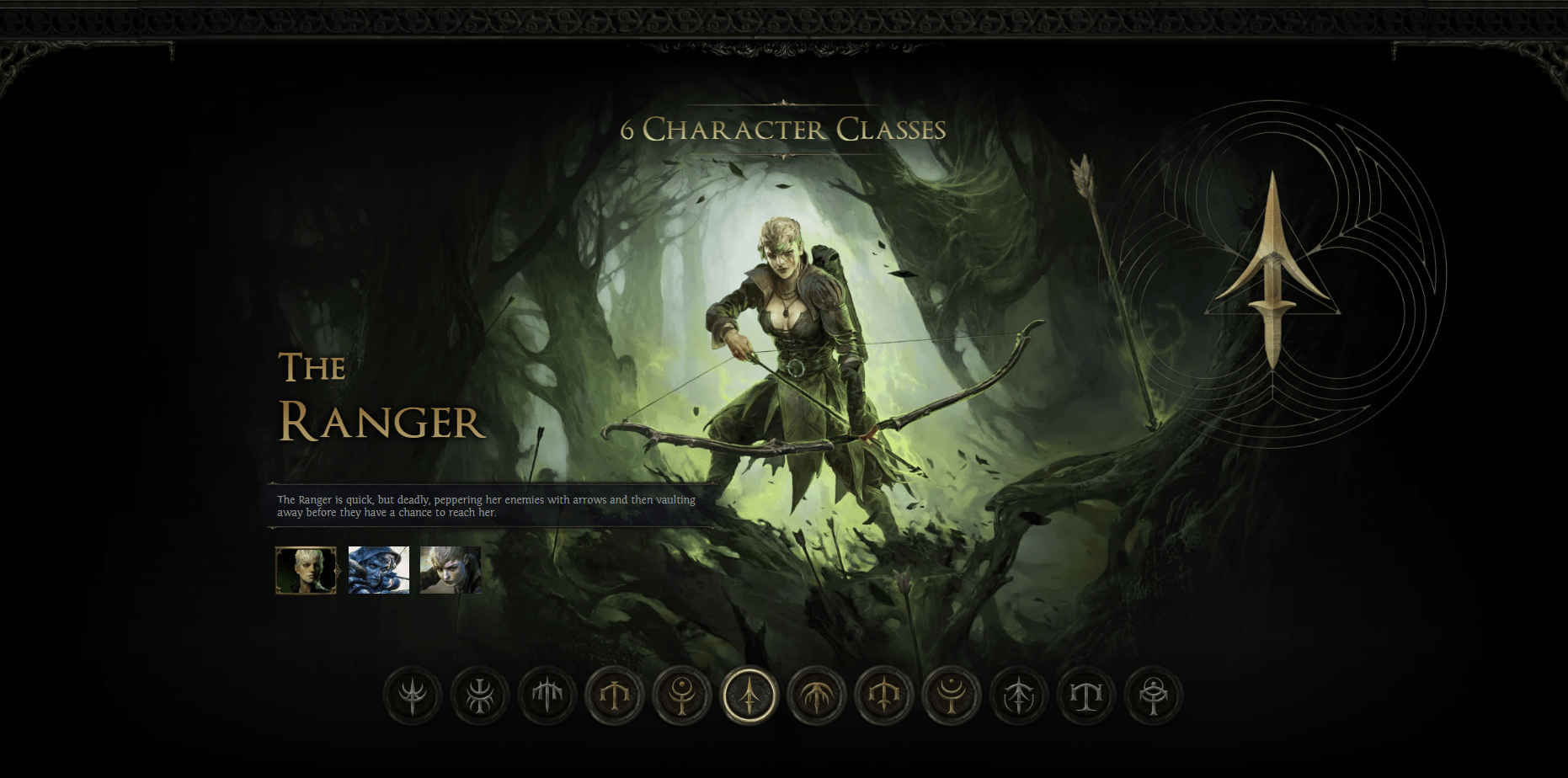Viewport: 1568px width, 778px height.
Task: Select the third ascendancy portrait thumbnail
Action: pyautogui.click(x=449, y=569)
